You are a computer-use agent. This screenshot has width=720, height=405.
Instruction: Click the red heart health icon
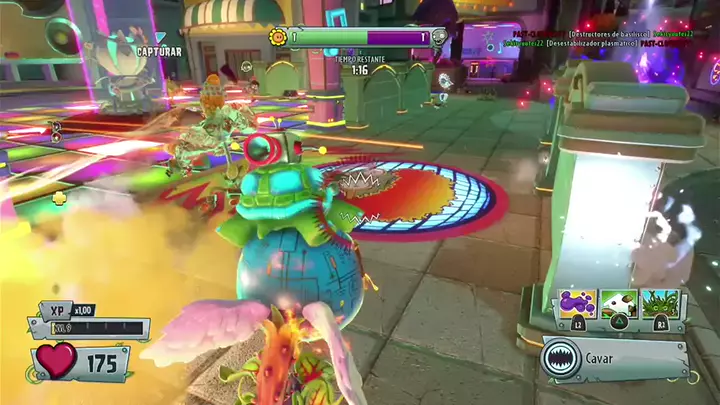57,360
